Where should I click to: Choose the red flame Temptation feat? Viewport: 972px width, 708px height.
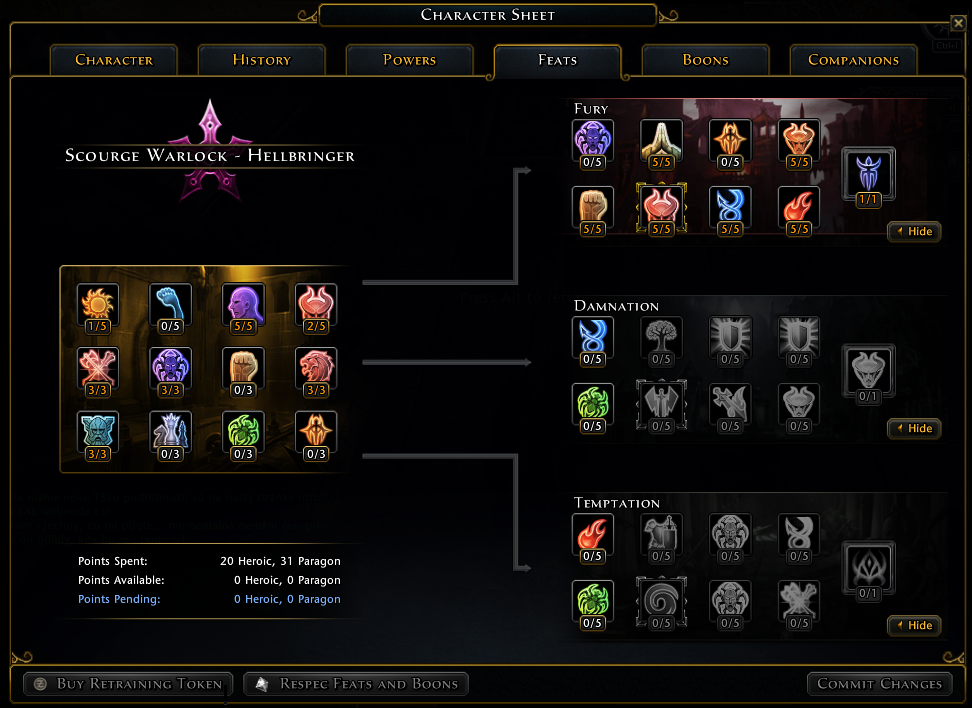(x=592, y=533)
